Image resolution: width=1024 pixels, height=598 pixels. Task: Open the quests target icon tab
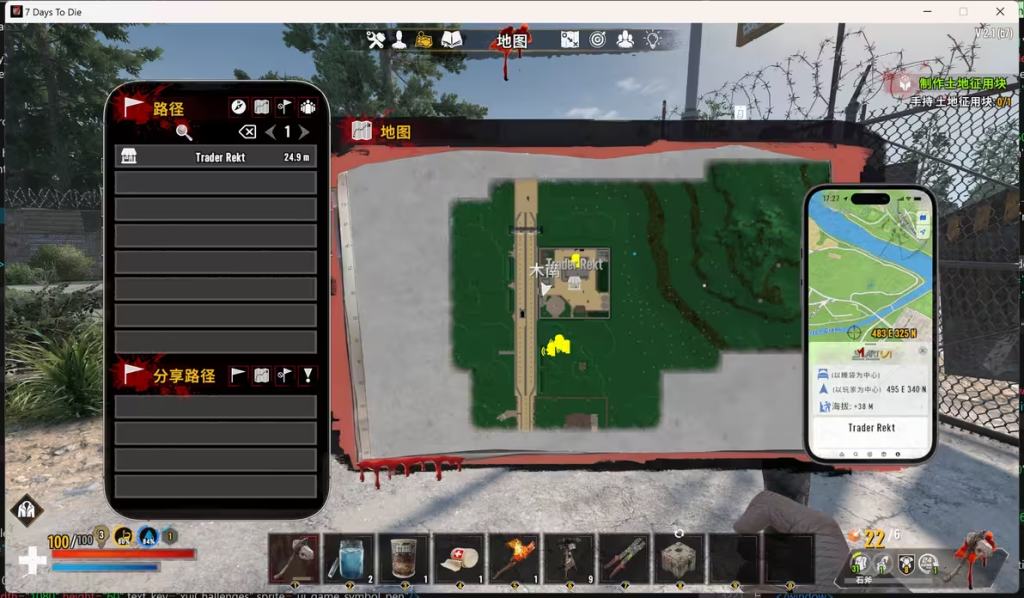point(598,40)
